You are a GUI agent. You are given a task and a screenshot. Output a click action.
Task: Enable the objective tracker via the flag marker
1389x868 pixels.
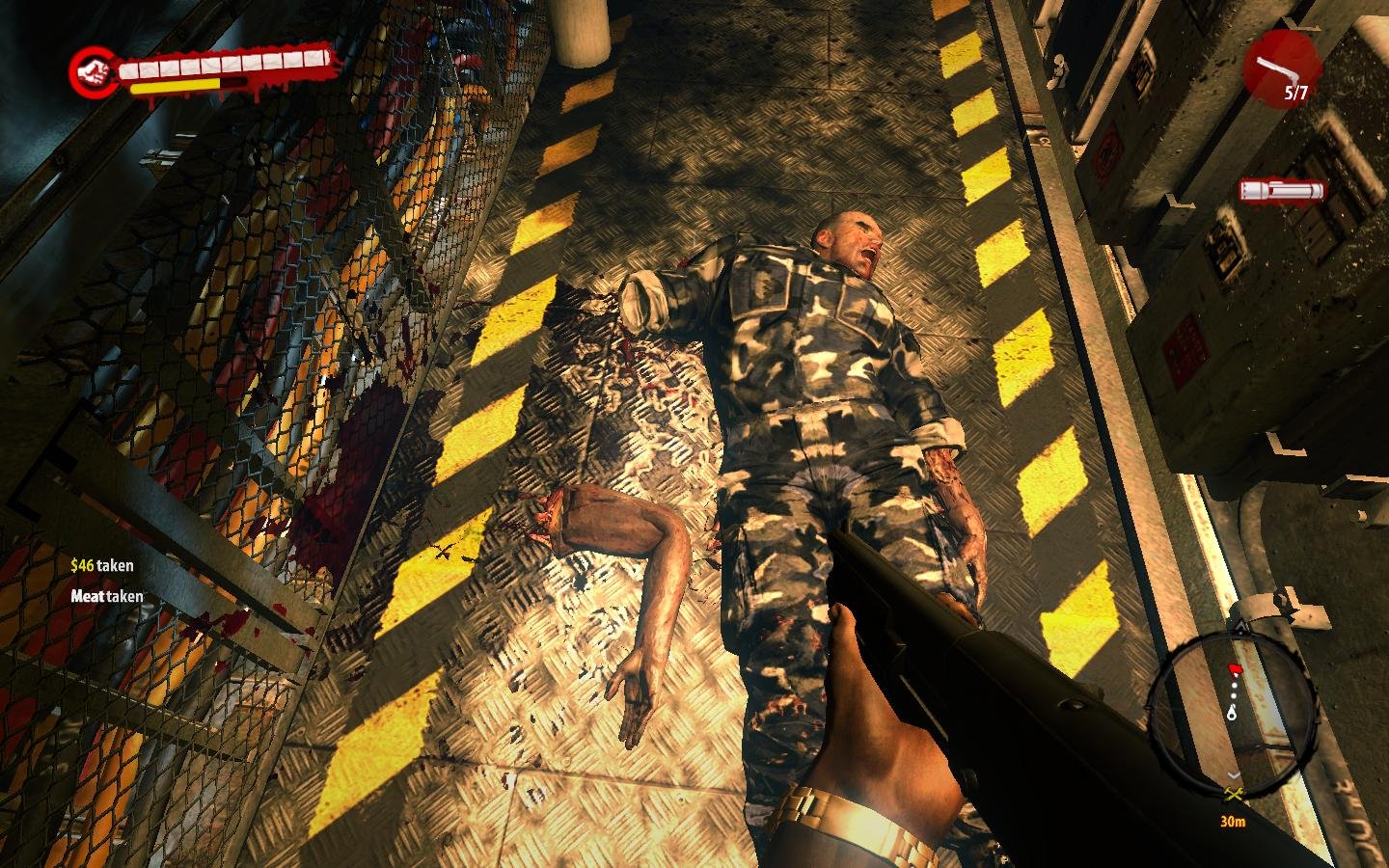(x=1236, y=669)
